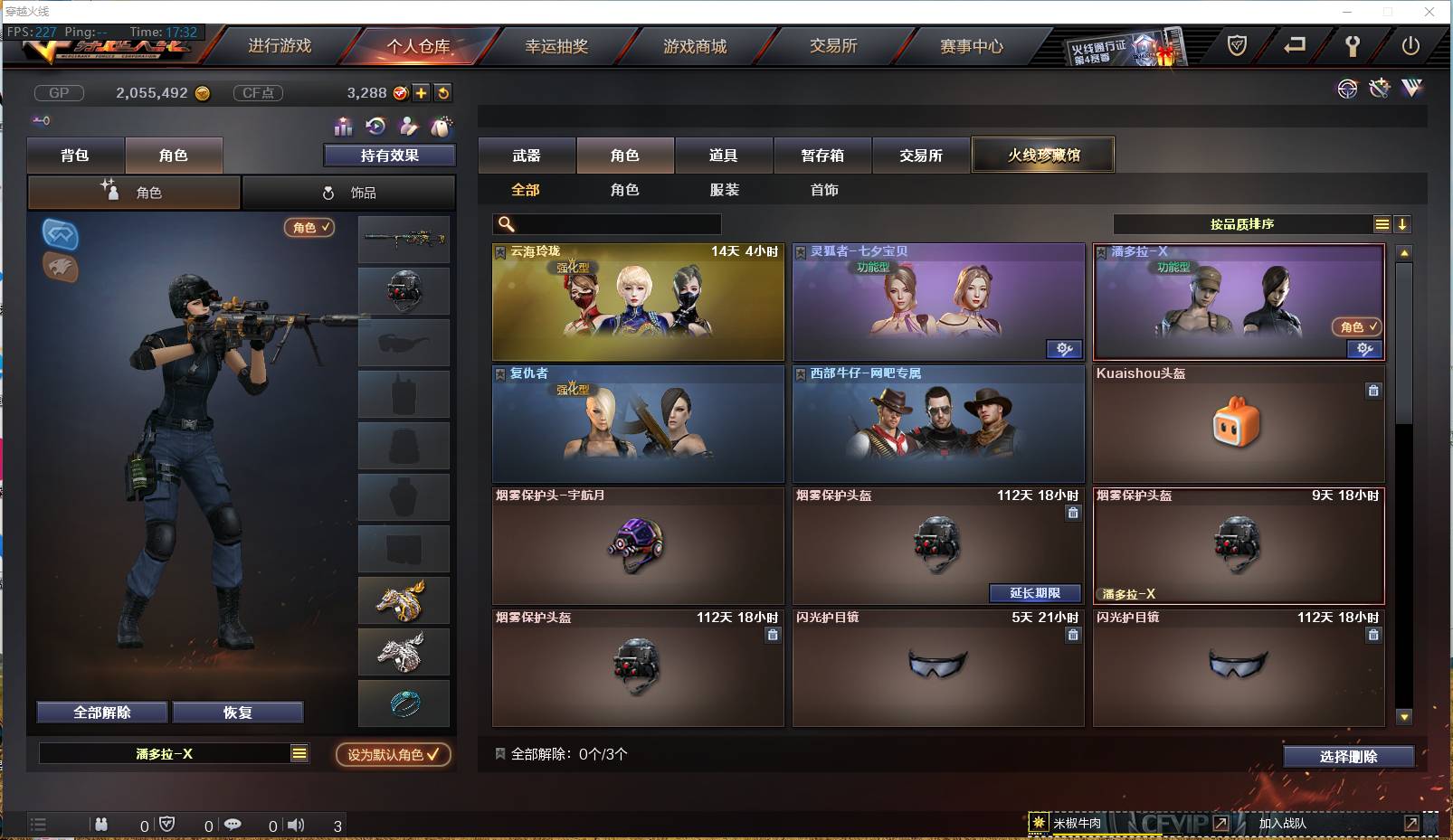Image resolution: width=1453 pixels, height=840 pixels.
Task: Open the gear icon on 潘多拉-X card
Action: (x=1363, y=351)
